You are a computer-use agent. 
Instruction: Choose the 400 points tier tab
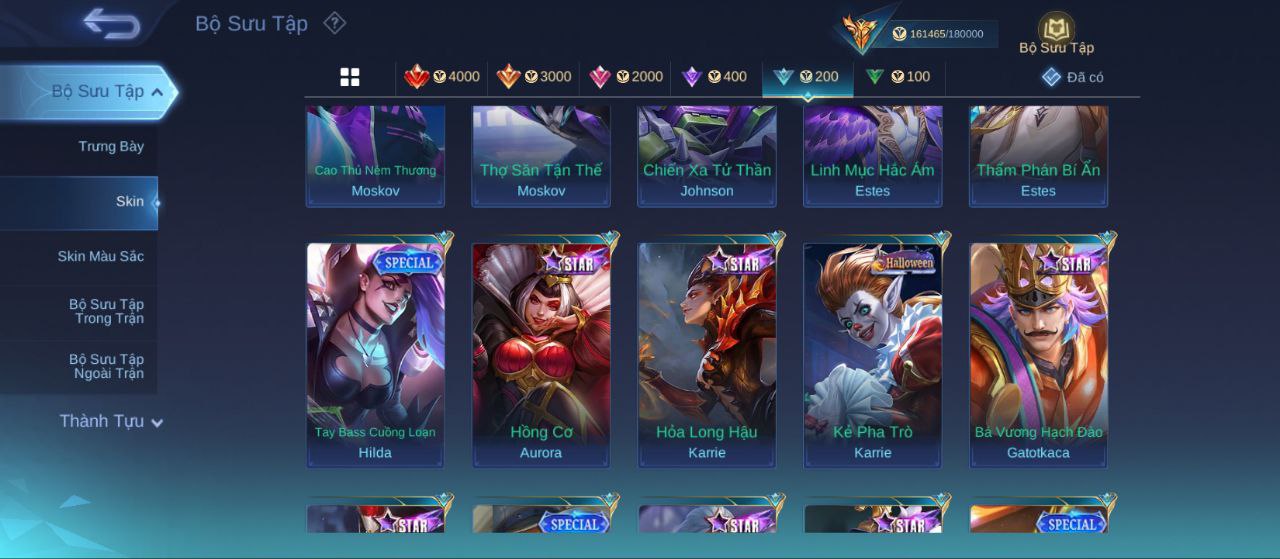pos(714,77)
